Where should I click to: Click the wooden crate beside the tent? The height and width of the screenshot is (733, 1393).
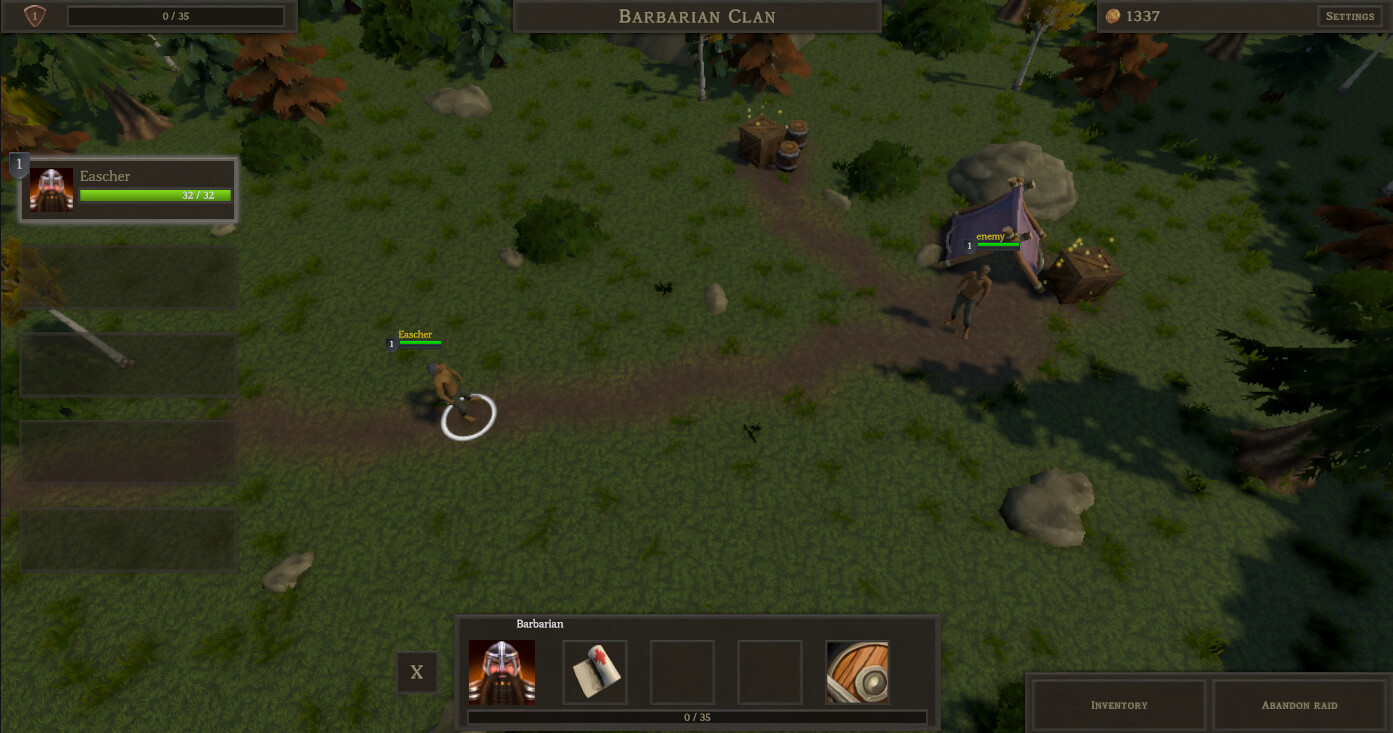click(1083, 275)
